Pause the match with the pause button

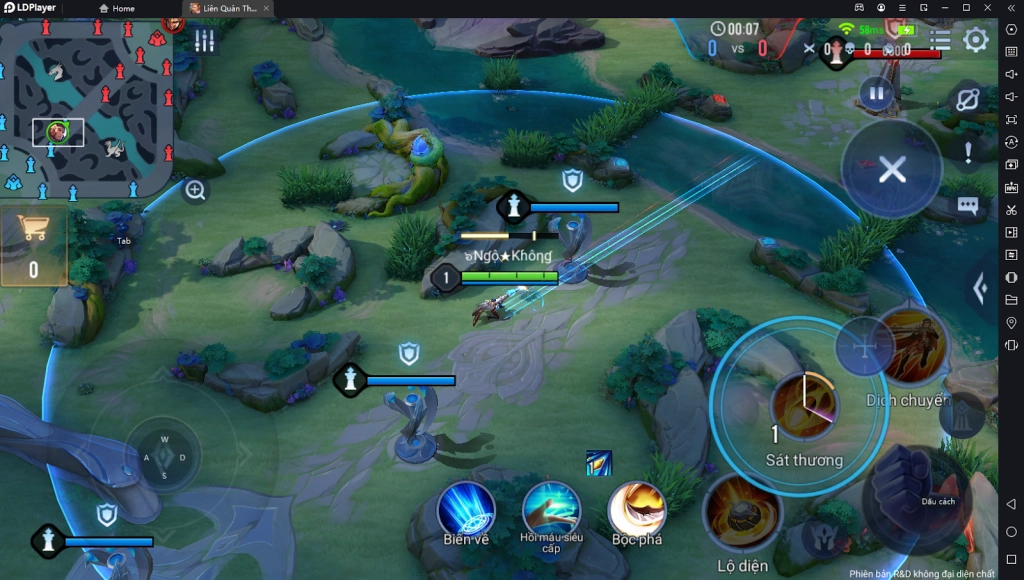(875, 95)
